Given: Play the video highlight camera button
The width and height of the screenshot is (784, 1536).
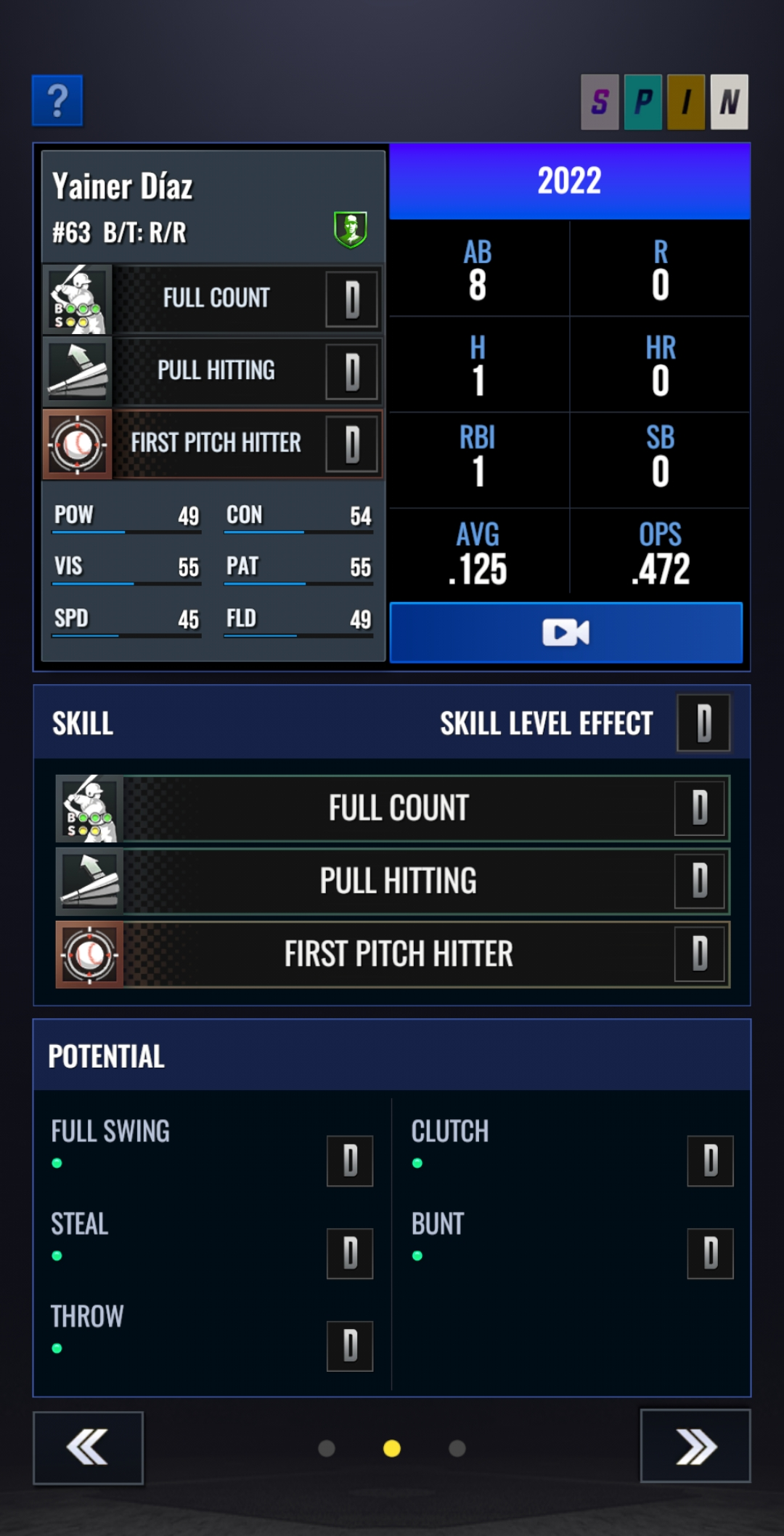Looking at the screenshot, I should pos(566,633).
